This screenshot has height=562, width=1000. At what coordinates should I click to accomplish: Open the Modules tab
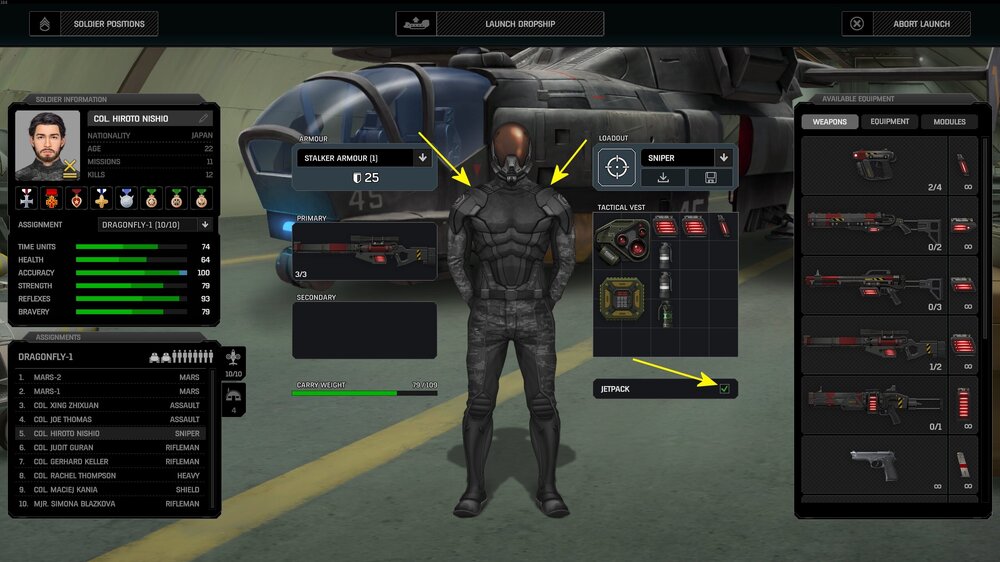[x=949, y=122]
